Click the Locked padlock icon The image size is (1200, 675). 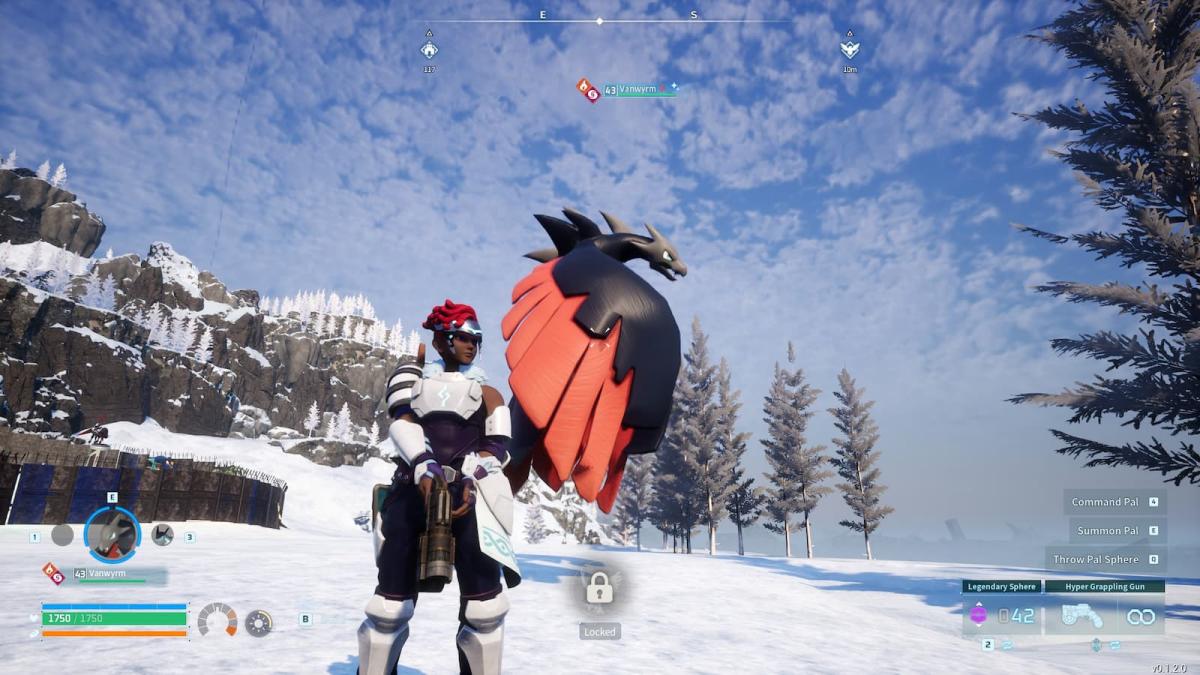[x=599, y=588]
